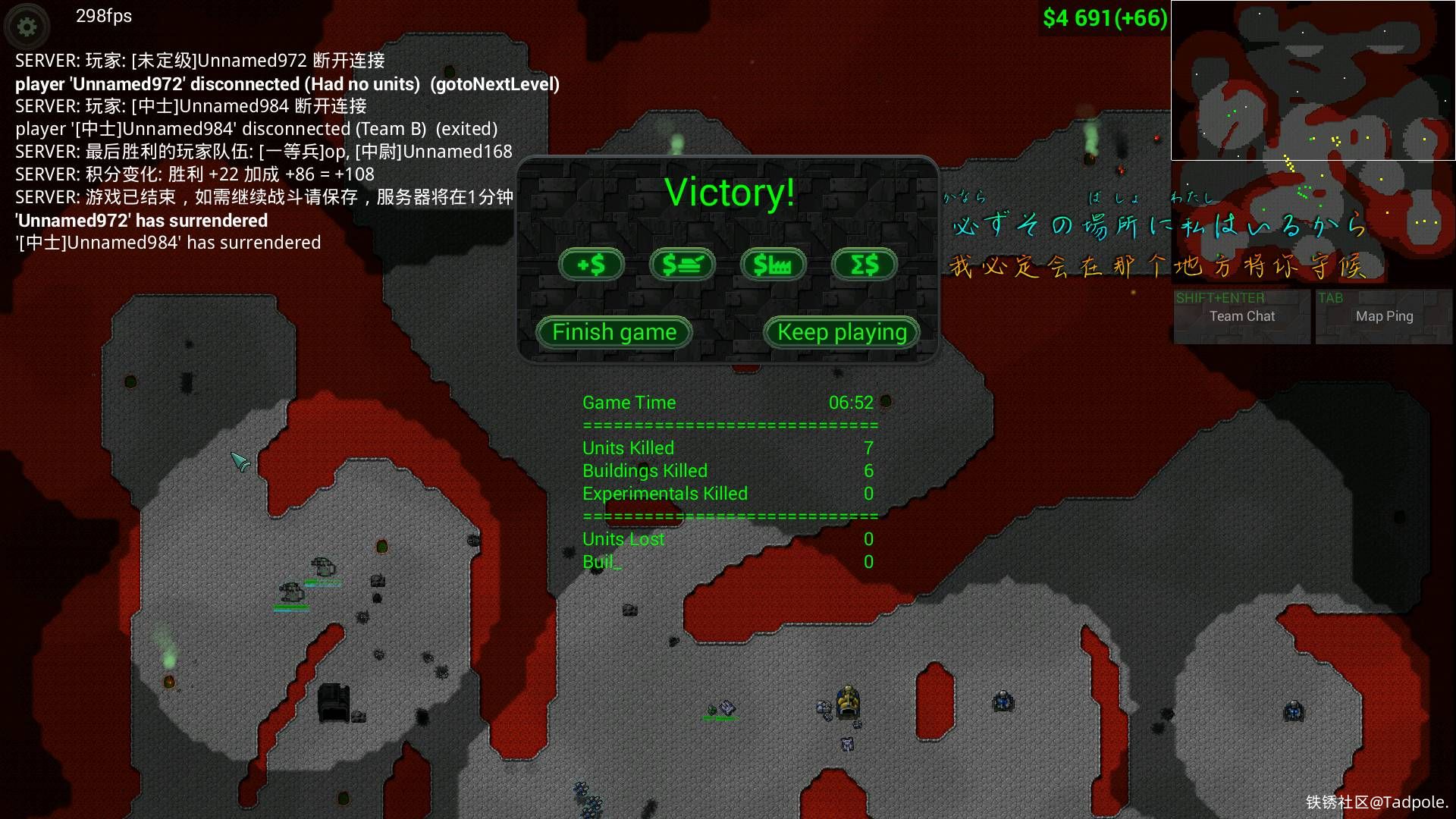Viewport: 1456px width, 819px height.
Task: Click the Finish game button
Action: point(614,332)
